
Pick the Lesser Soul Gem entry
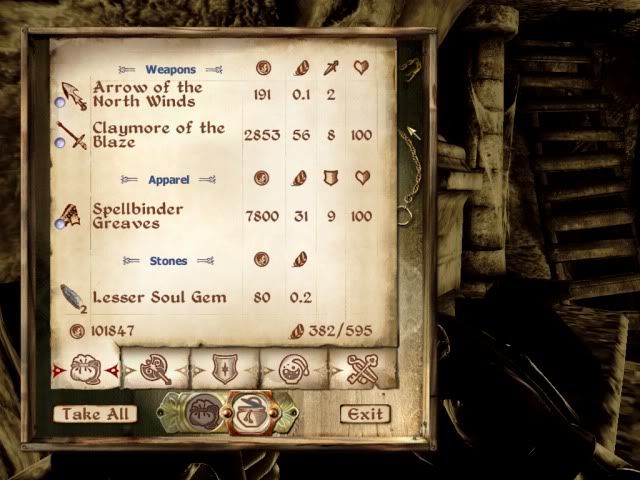158,297
